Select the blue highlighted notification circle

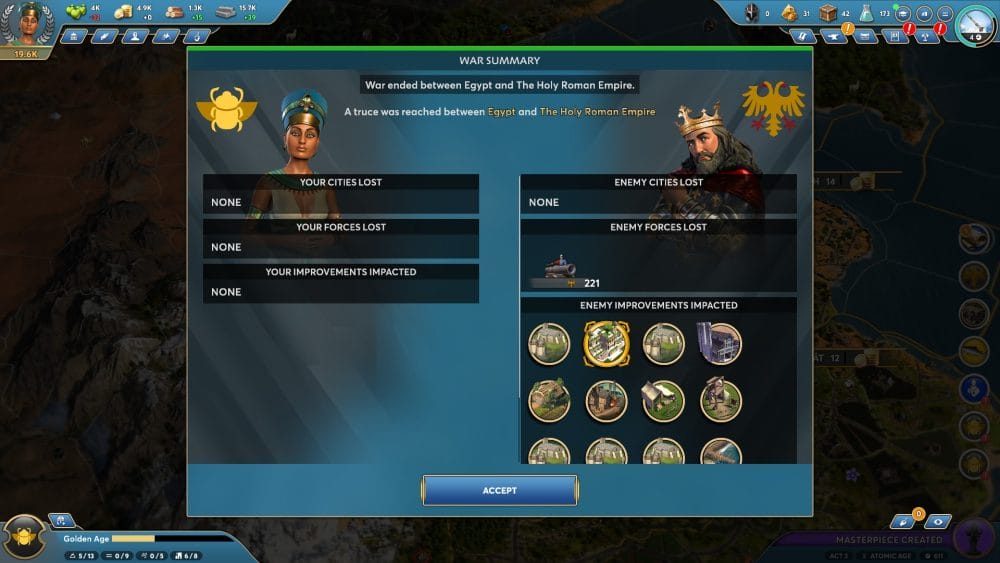pos(974,389)
